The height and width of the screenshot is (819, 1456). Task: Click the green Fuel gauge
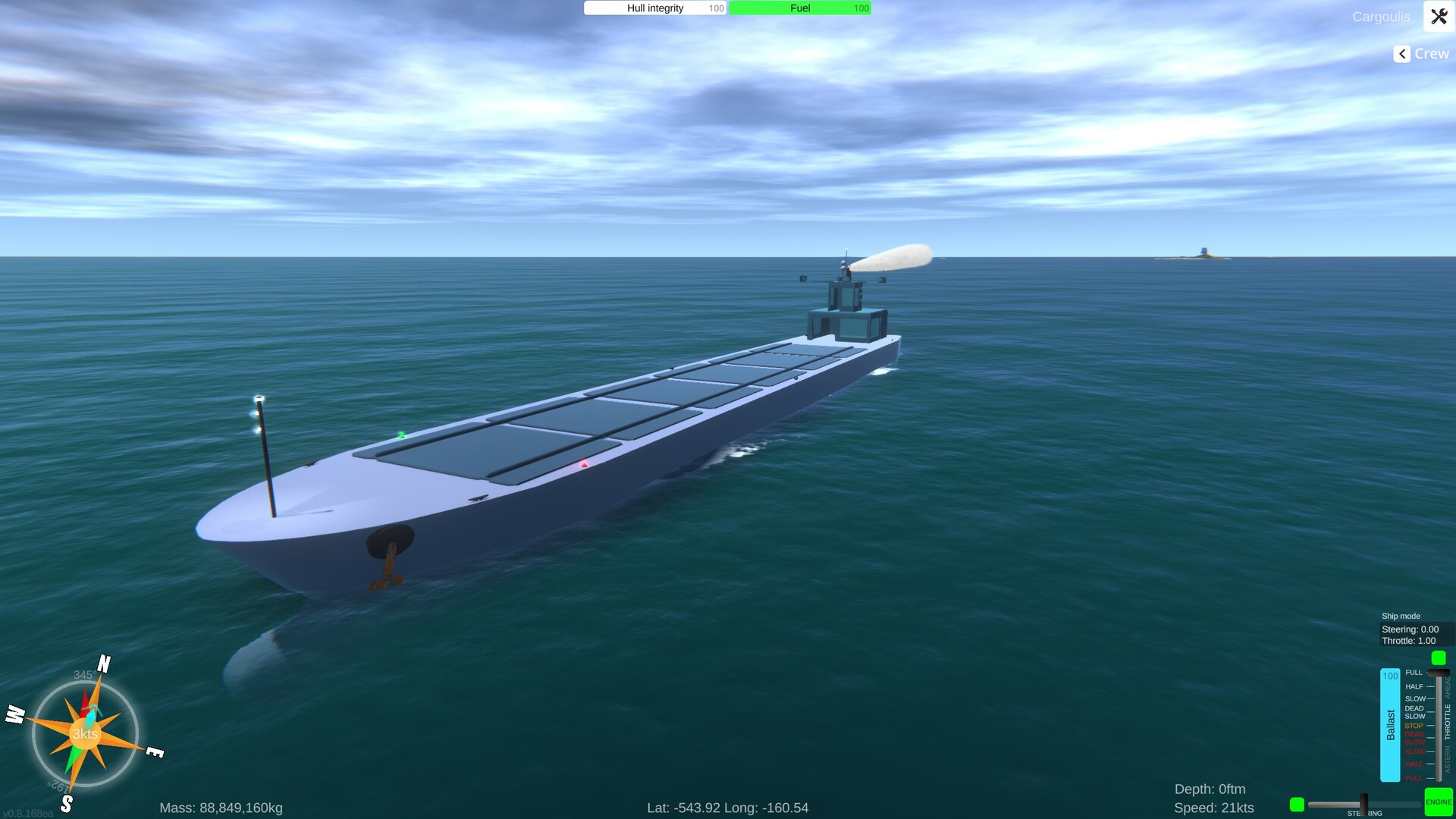pos(799,8)
